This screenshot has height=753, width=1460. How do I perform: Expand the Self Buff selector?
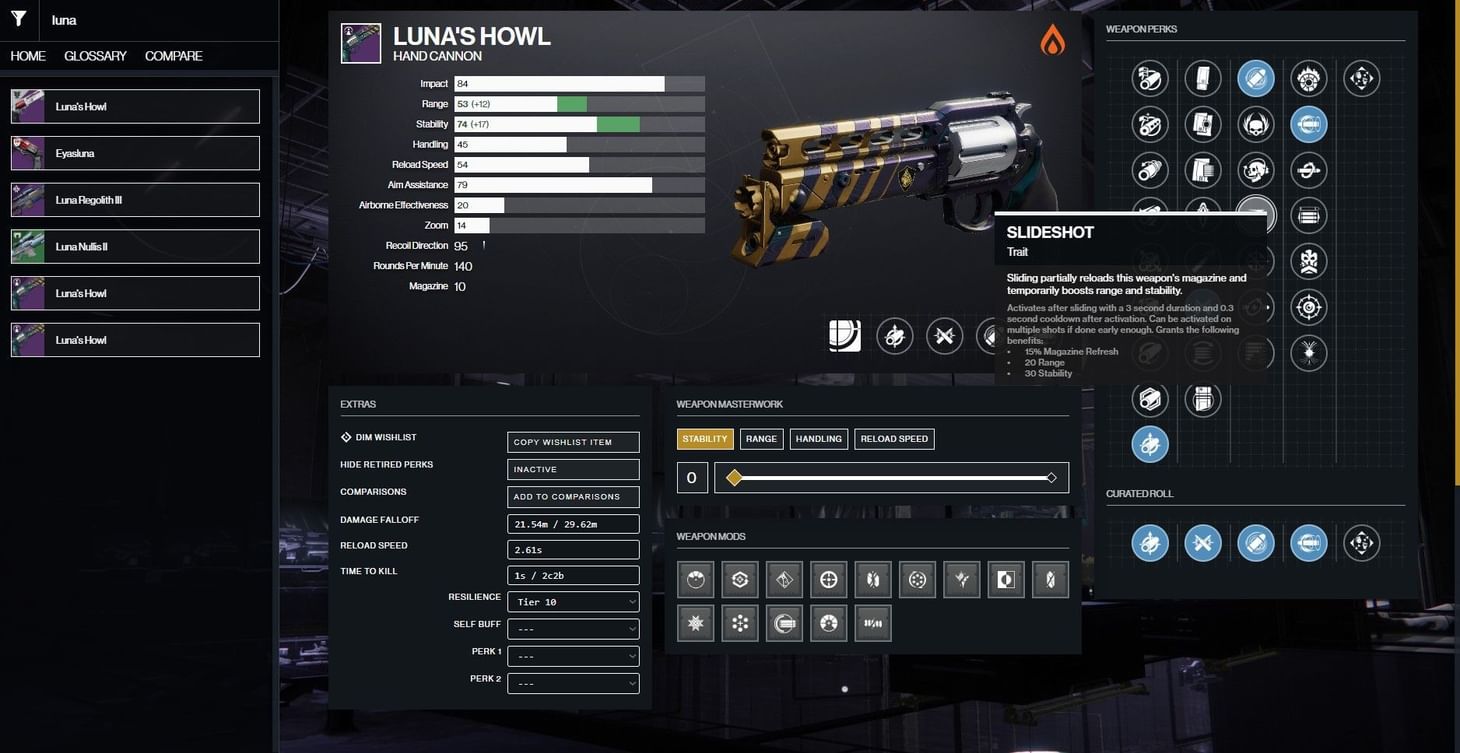(572, 628)
